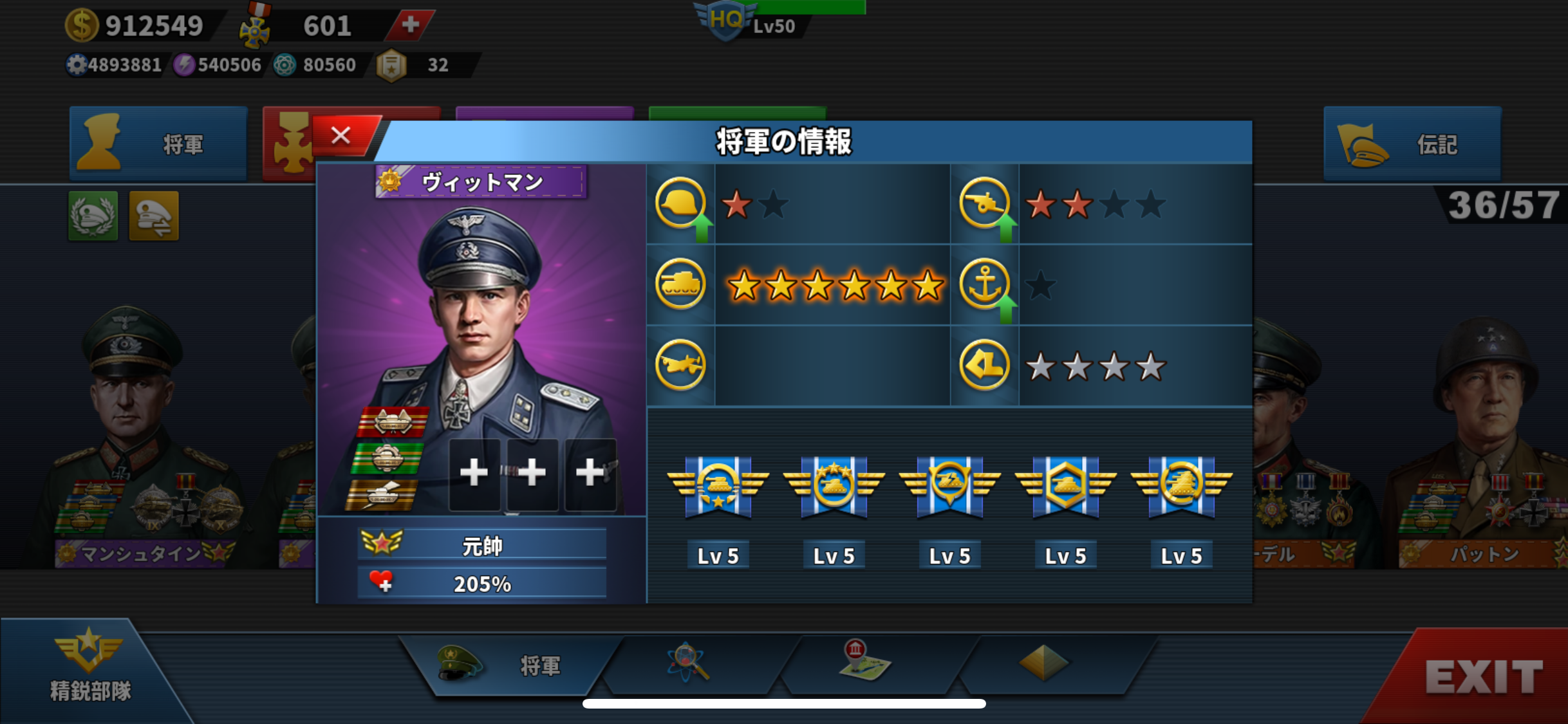
Task: Select the march movement arrow icon
Action: click(984, 366)
